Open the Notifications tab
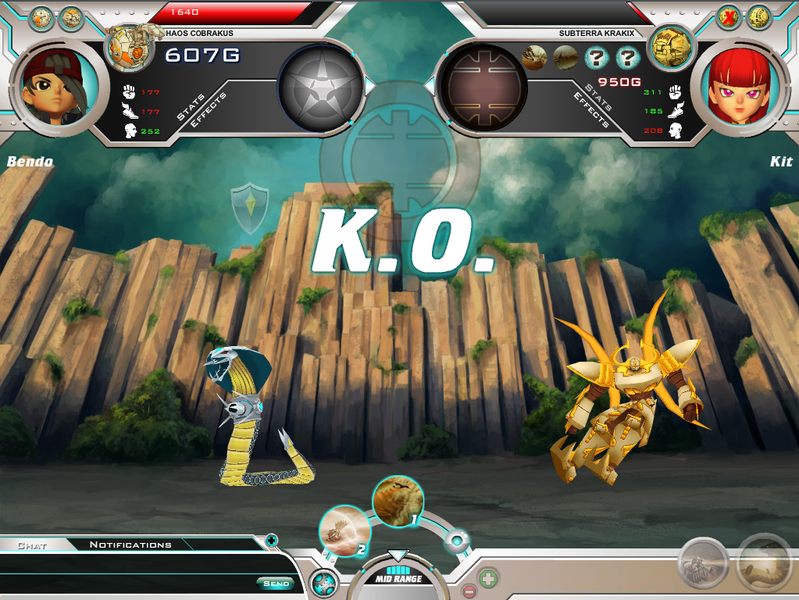The height and width of the screenshot is (600, 799). 130,545
